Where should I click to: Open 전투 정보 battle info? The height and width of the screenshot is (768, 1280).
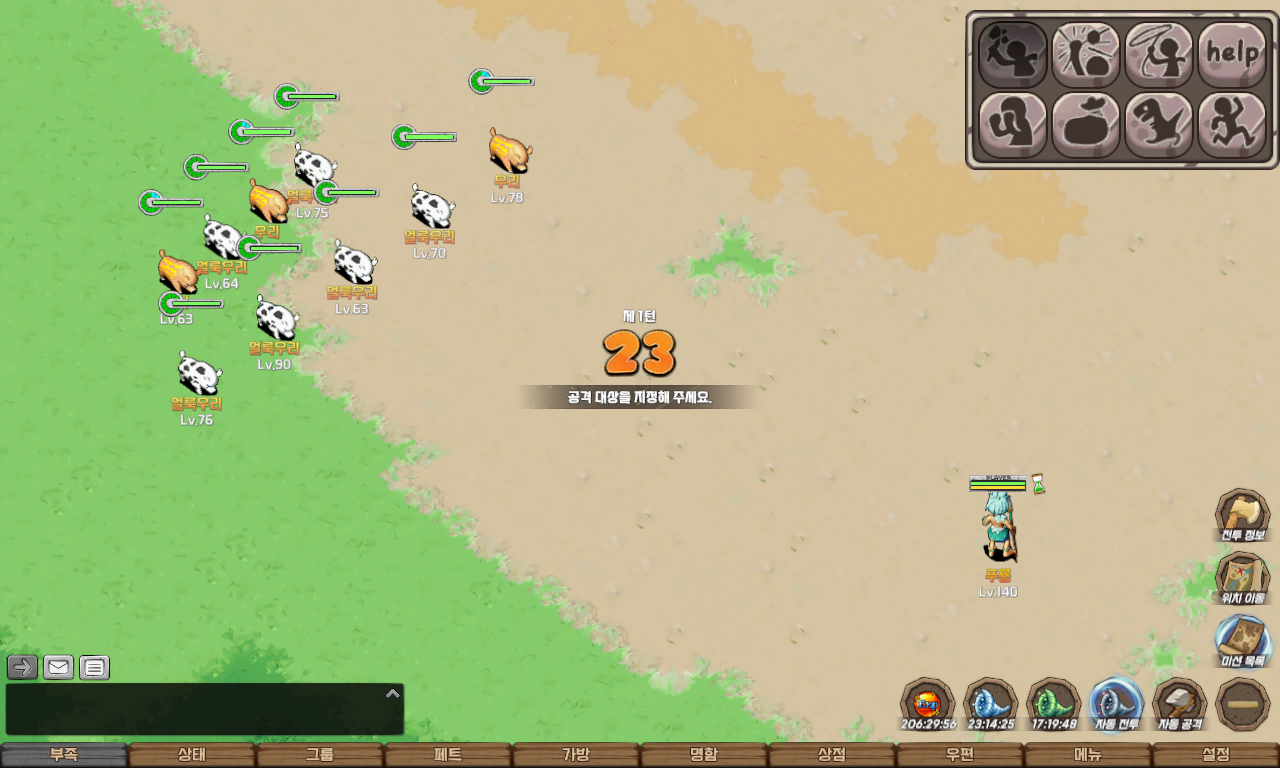1242,516
